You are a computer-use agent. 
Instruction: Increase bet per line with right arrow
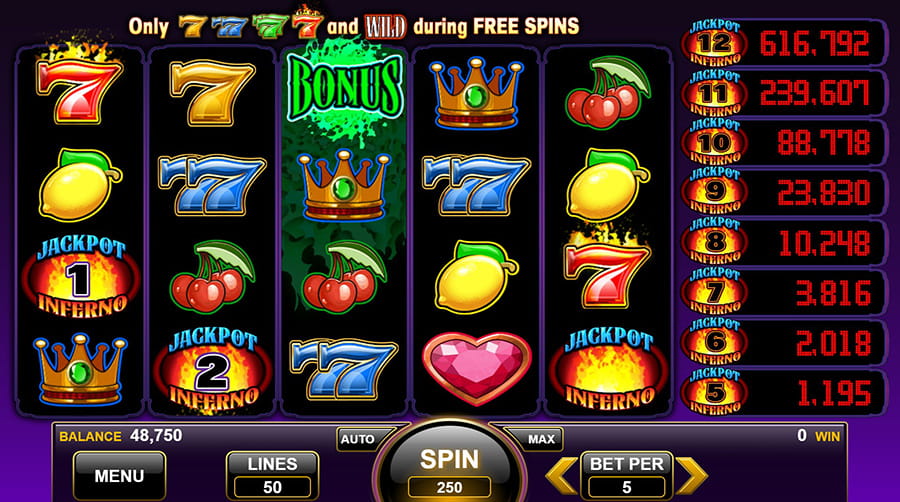point(691,475)
